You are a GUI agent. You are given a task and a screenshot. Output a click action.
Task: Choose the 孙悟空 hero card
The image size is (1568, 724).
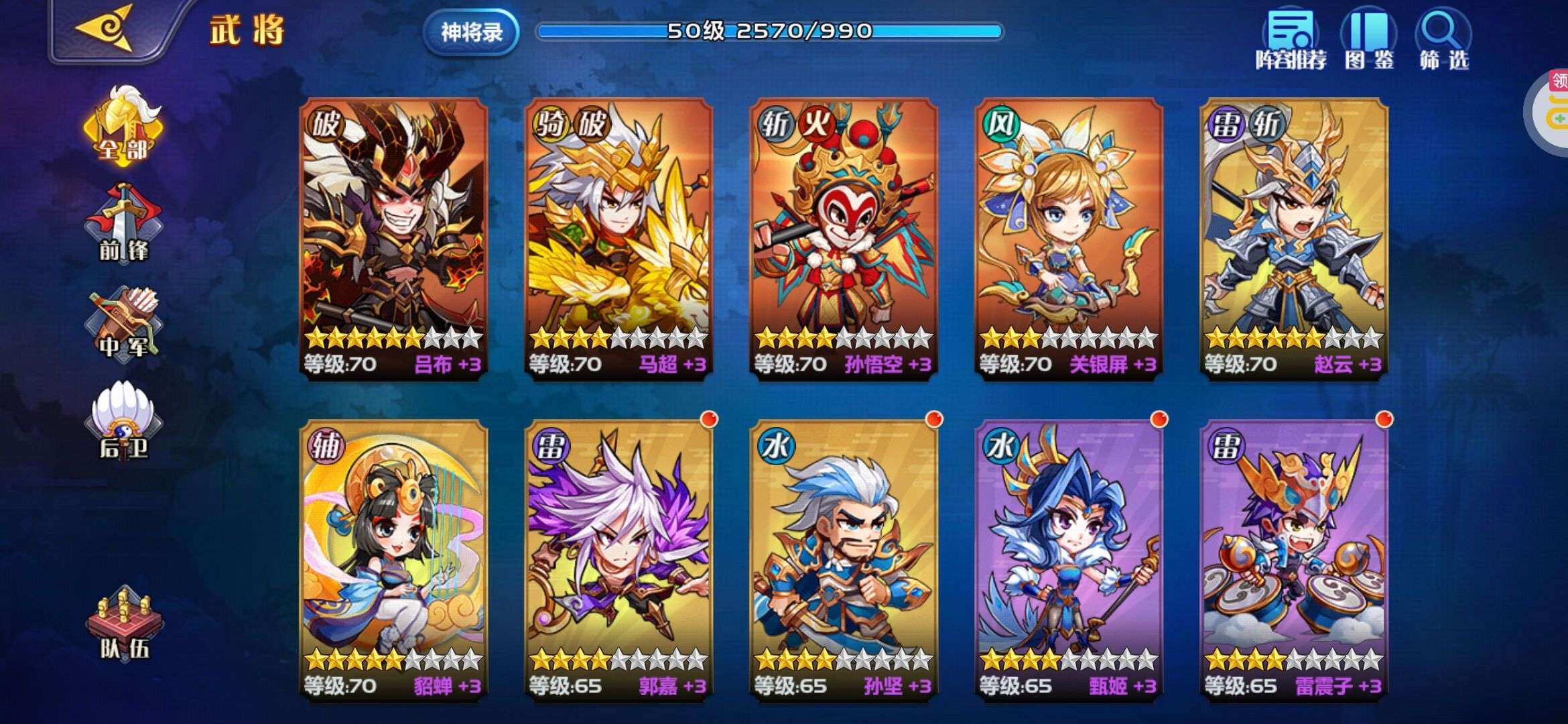(843, 238)
